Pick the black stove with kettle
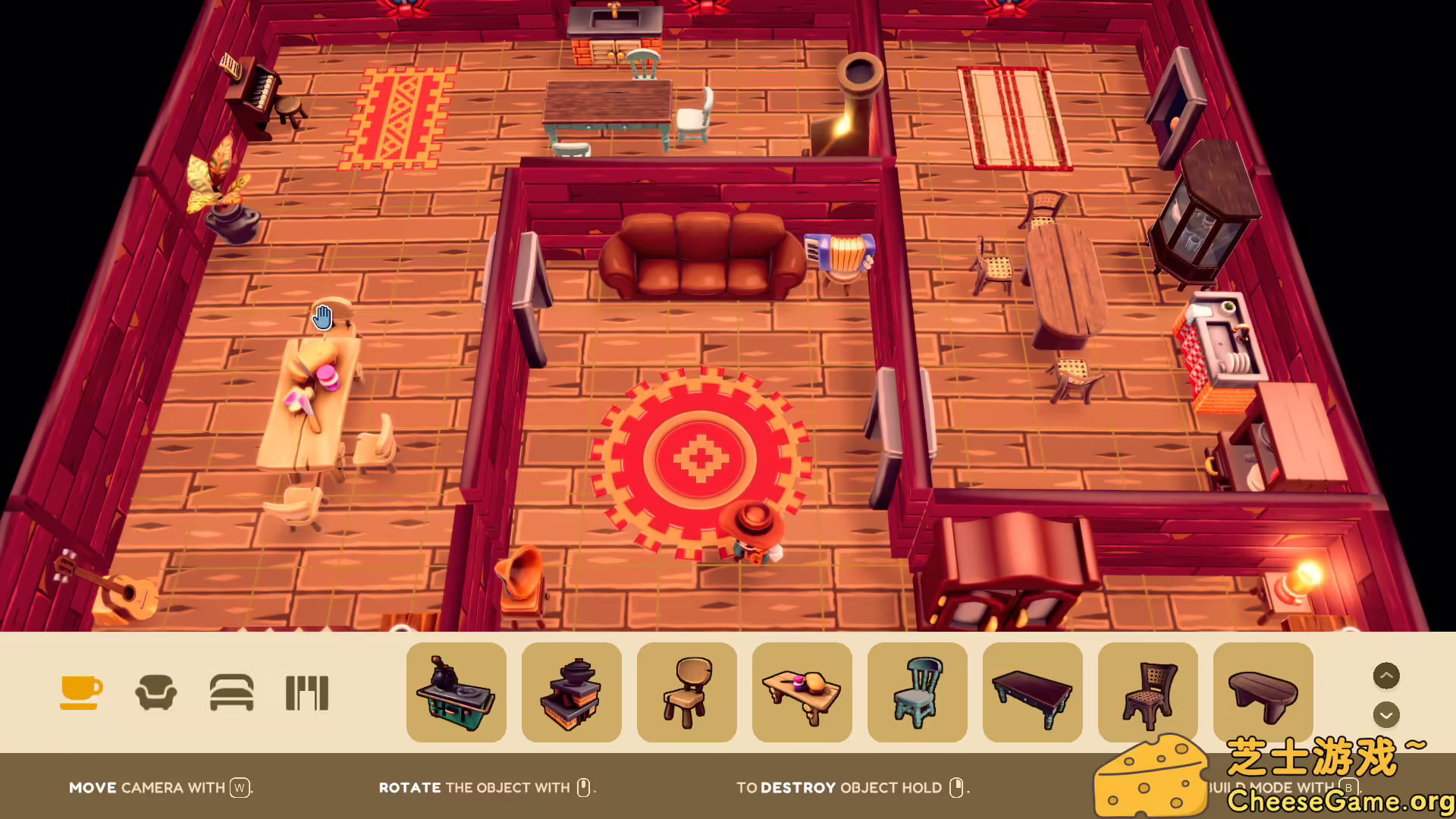Viewport: 1456px width, 819px height. 457,692
